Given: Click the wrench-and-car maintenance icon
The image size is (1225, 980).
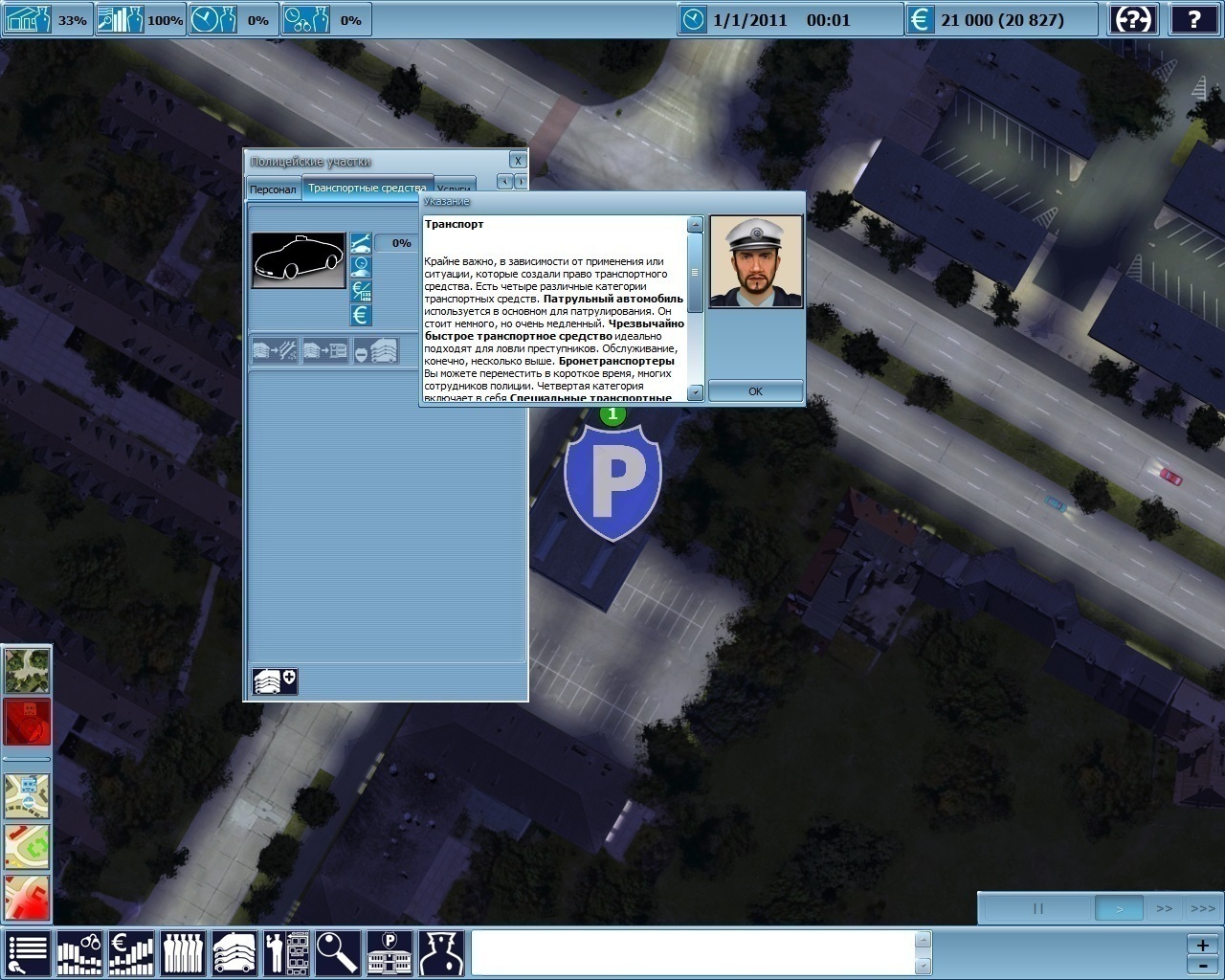Looking at the screenshot, I should pos(361,243).
